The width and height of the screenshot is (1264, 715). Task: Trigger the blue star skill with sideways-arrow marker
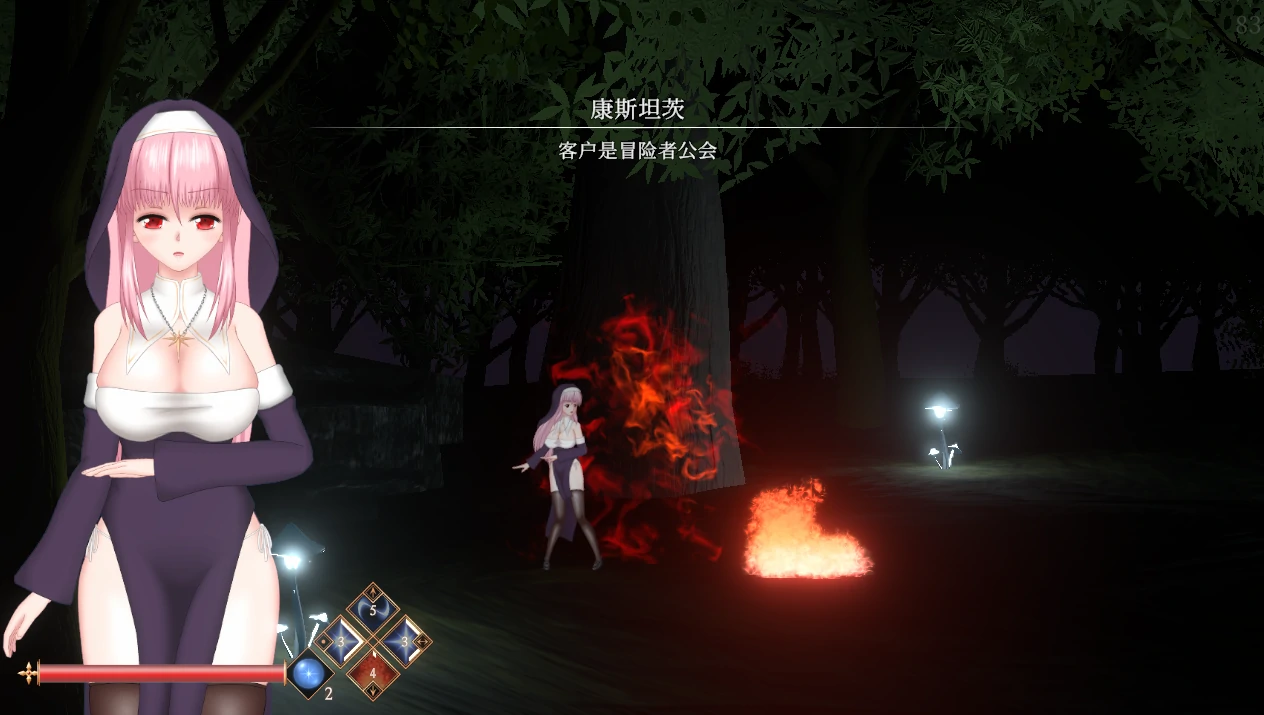pyautogui.click(x=404, y=641)
